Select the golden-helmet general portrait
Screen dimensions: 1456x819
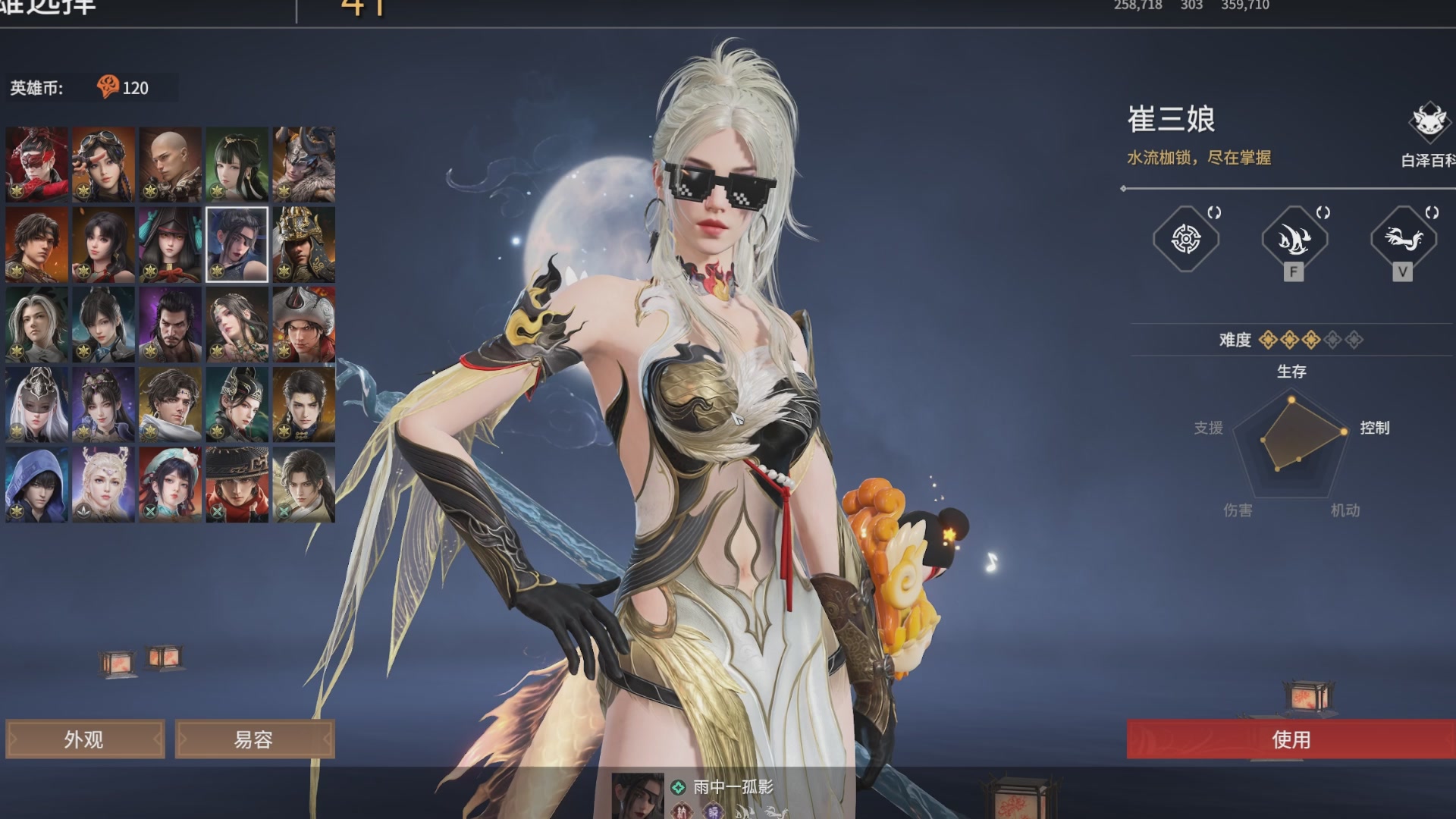click(x=303, y=244)
